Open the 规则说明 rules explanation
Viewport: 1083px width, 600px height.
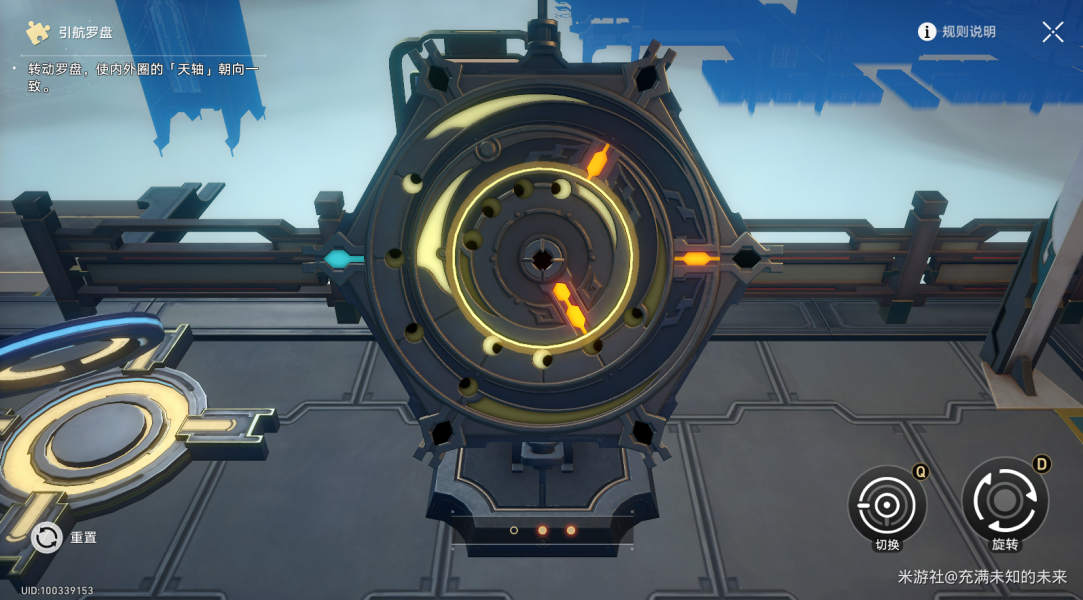pos(957,32)
